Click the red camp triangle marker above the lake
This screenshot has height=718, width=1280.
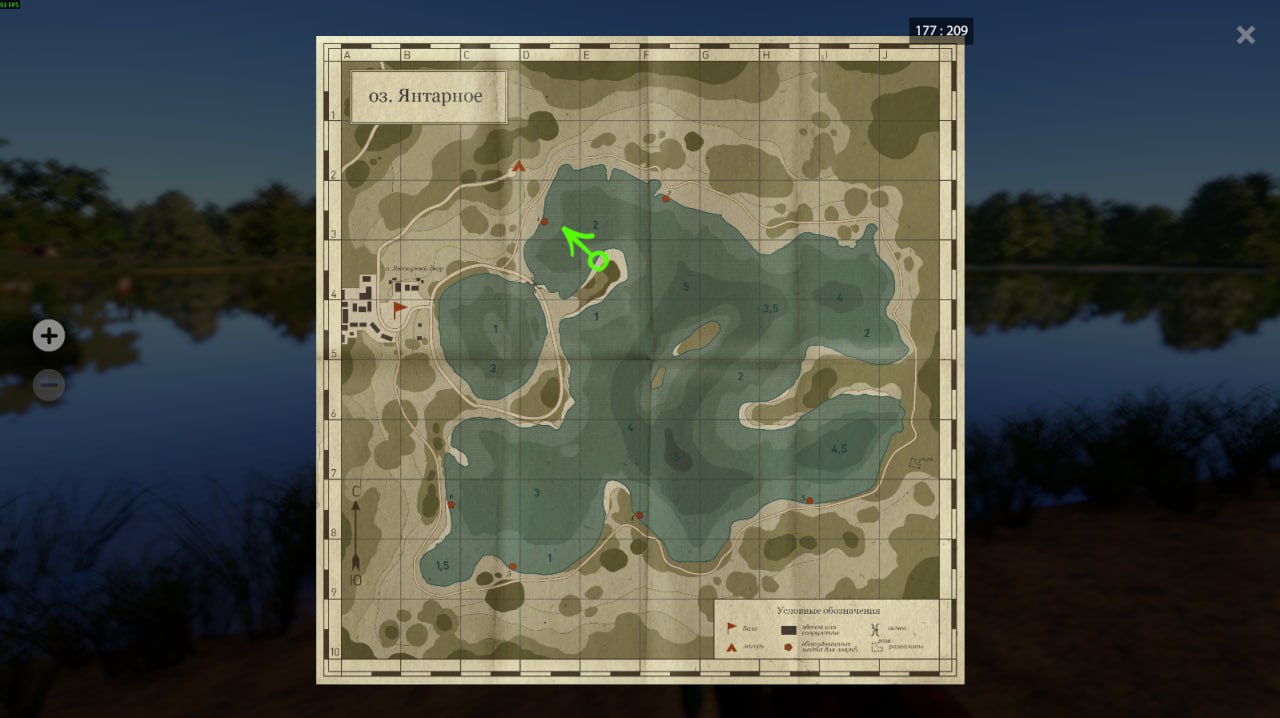518,167
